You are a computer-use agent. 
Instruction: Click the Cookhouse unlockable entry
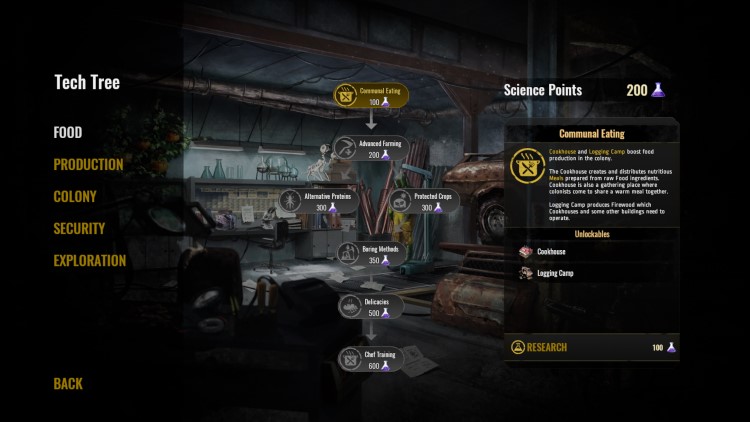(550, 252)
